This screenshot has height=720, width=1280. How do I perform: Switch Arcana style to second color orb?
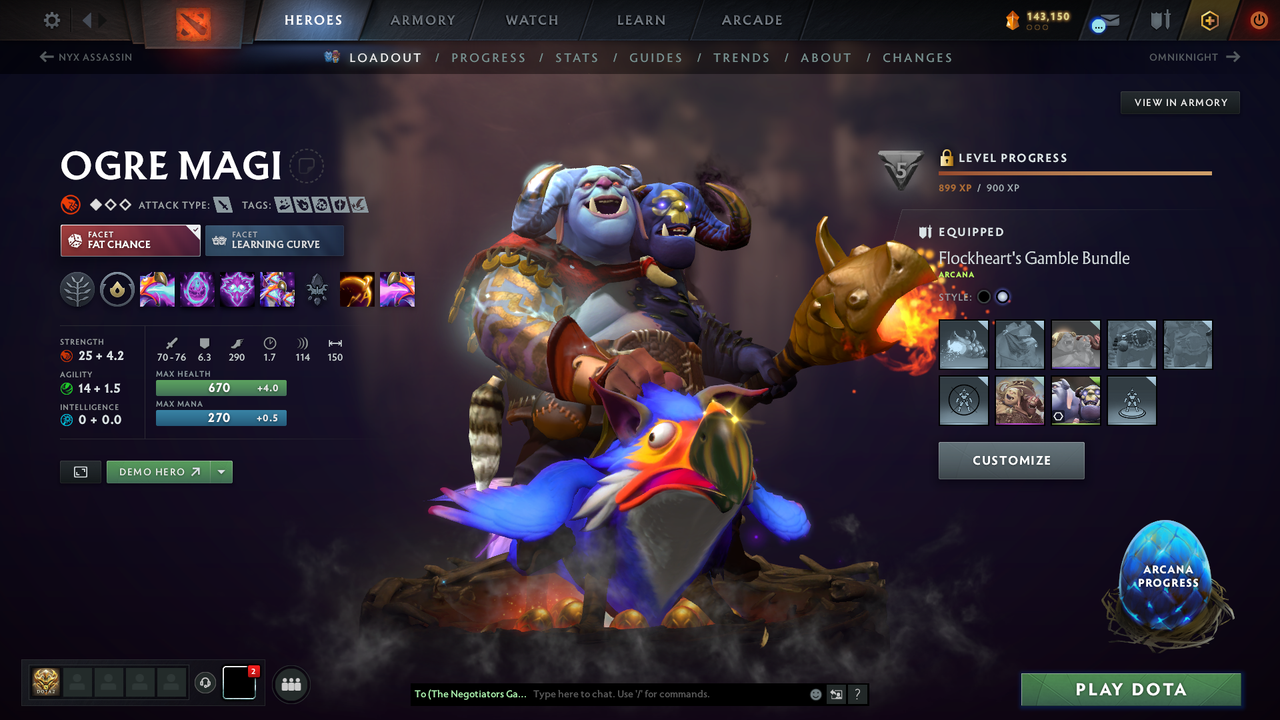(x=1003, y=296)
